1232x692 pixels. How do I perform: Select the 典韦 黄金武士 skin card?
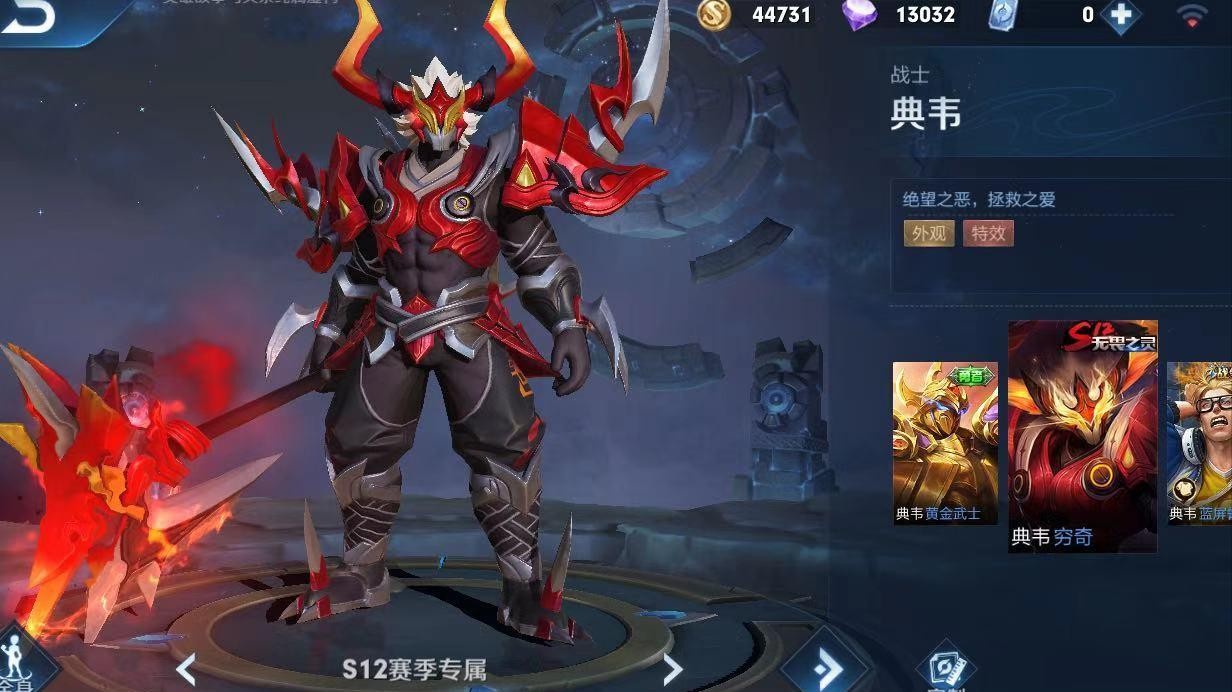(x=944, y=442)
